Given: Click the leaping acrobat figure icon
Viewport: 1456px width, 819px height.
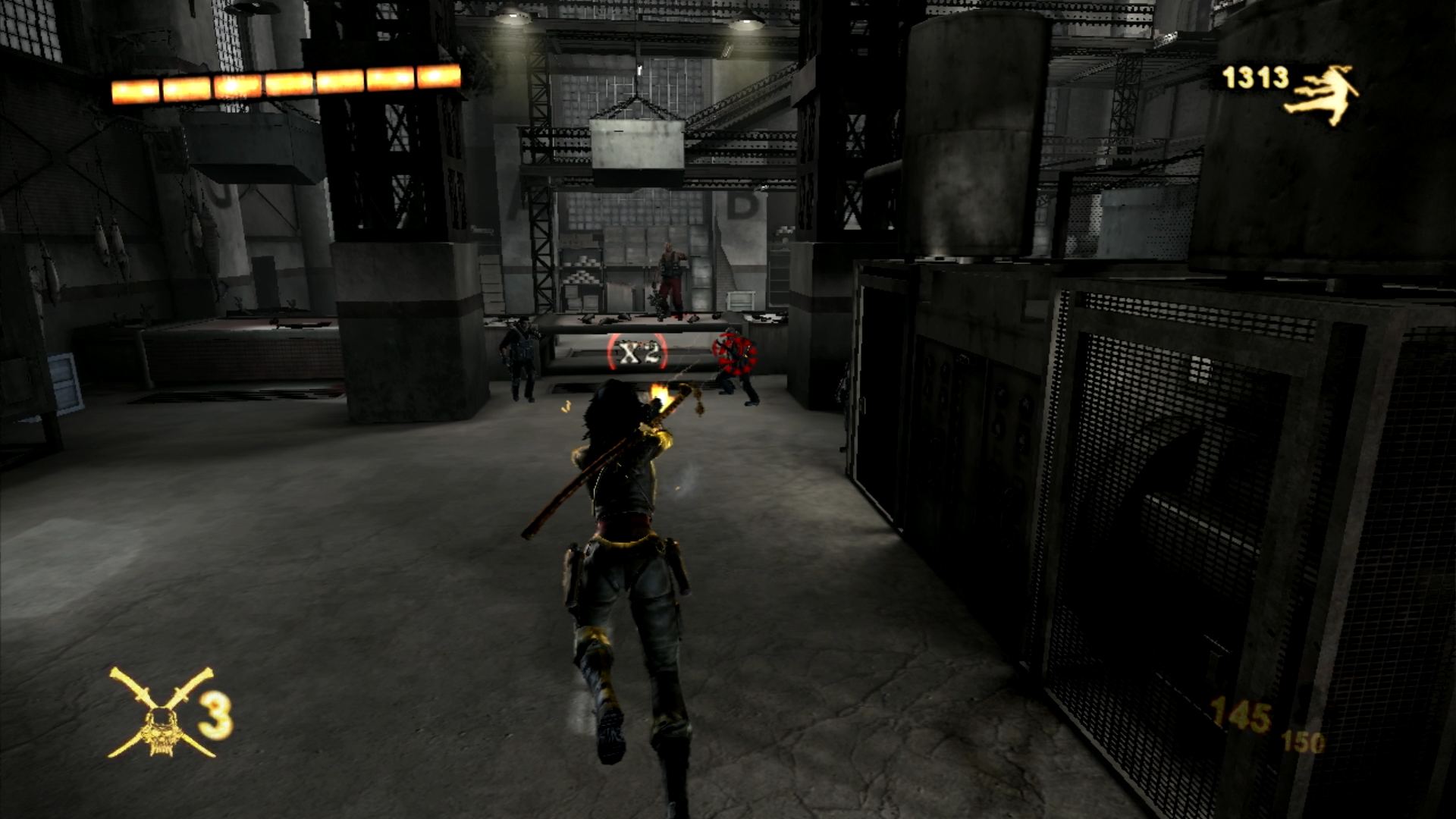Looking at the screenshot, I should [1323, 94].
